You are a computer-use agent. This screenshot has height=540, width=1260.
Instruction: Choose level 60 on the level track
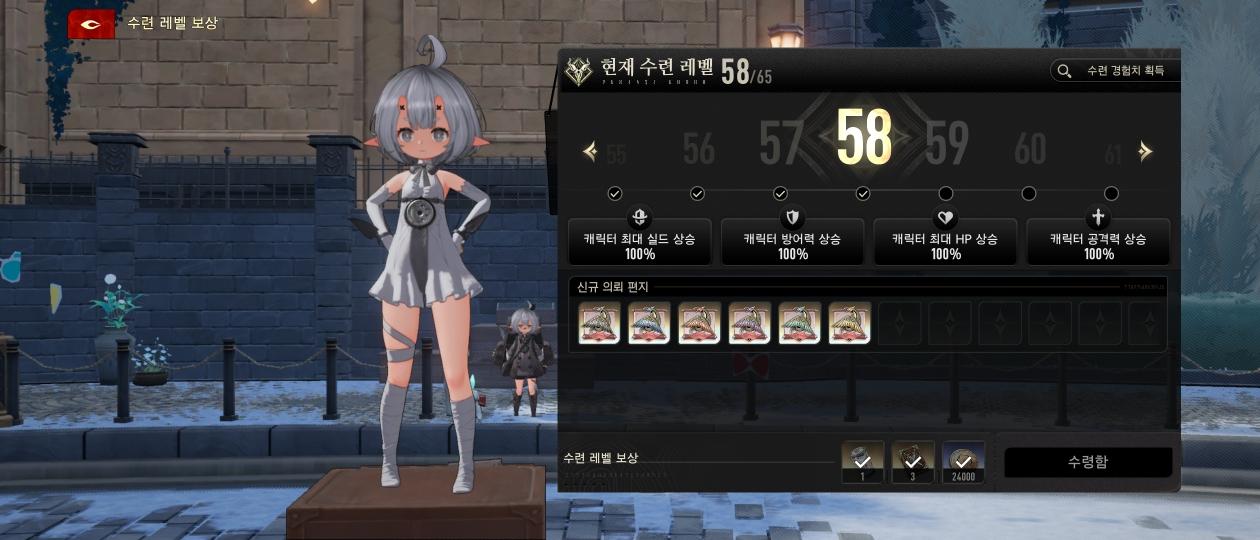pyautogui.click(x=1029, y=150)
